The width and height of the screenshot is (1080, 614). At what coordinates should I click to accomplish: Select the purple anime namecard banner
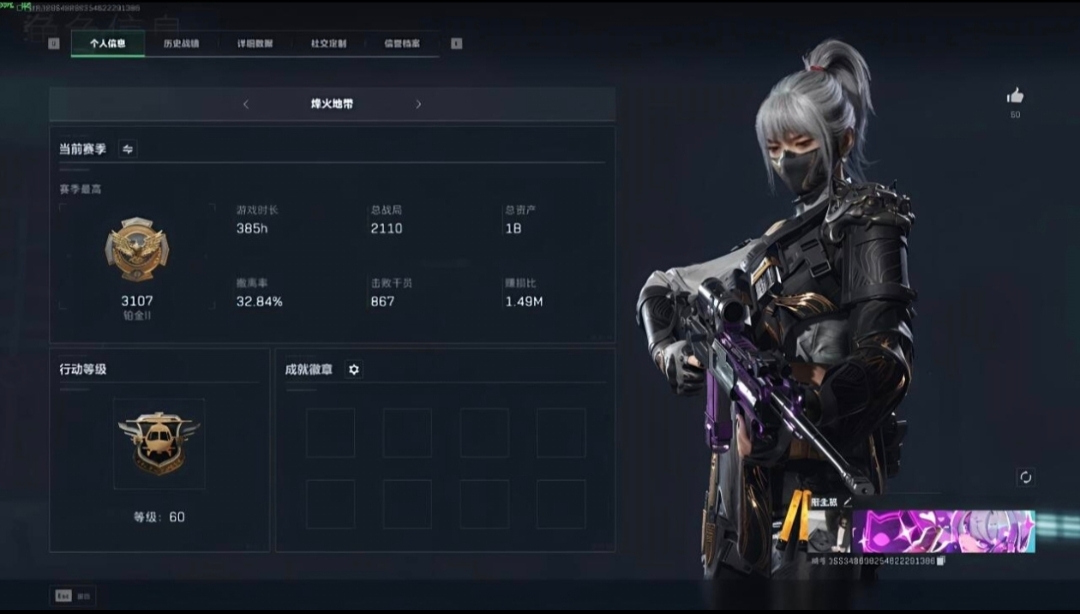tap(942, 531)
